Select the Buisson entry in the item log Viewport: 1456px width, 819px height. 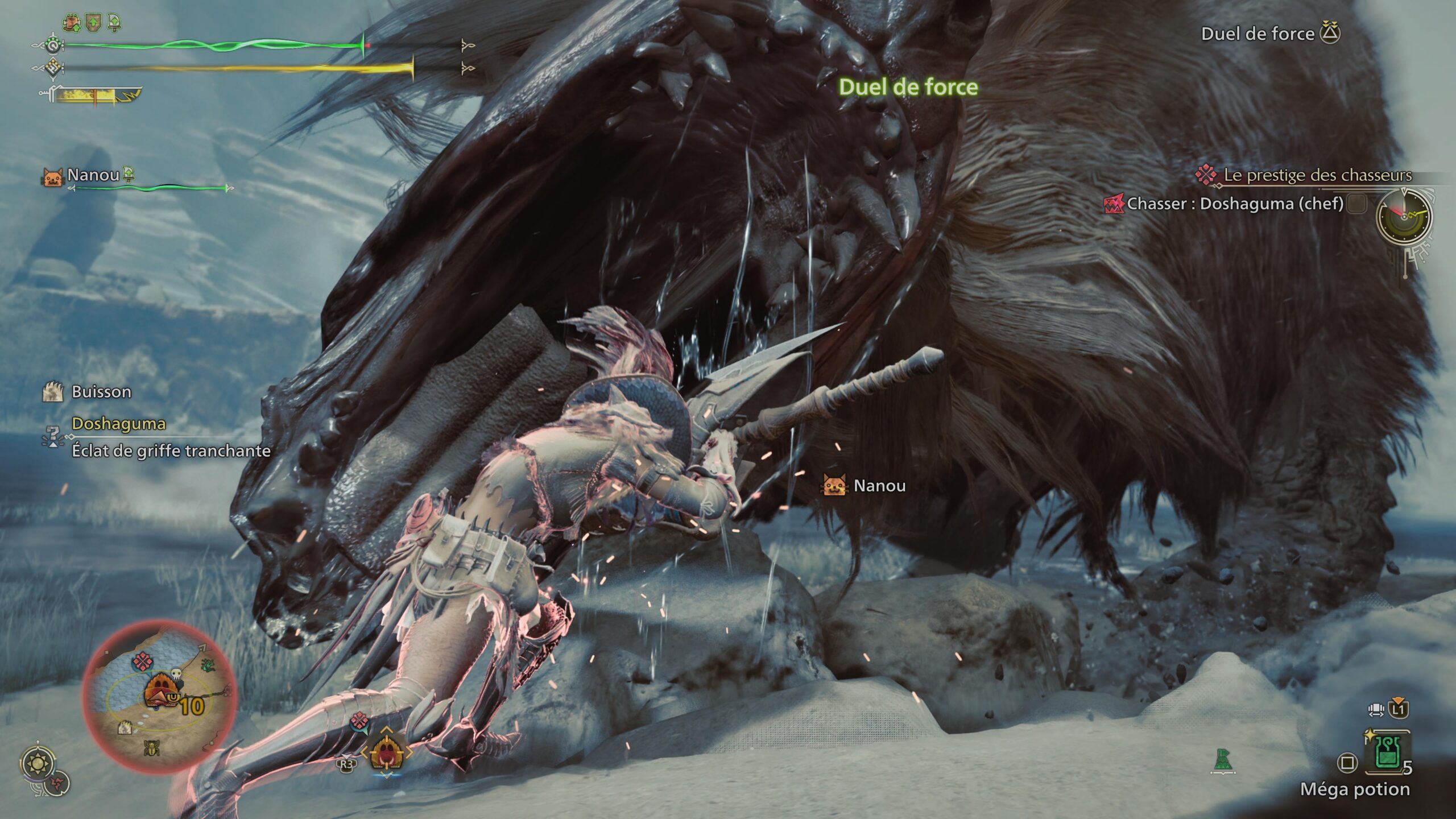(x=101, y=391)
